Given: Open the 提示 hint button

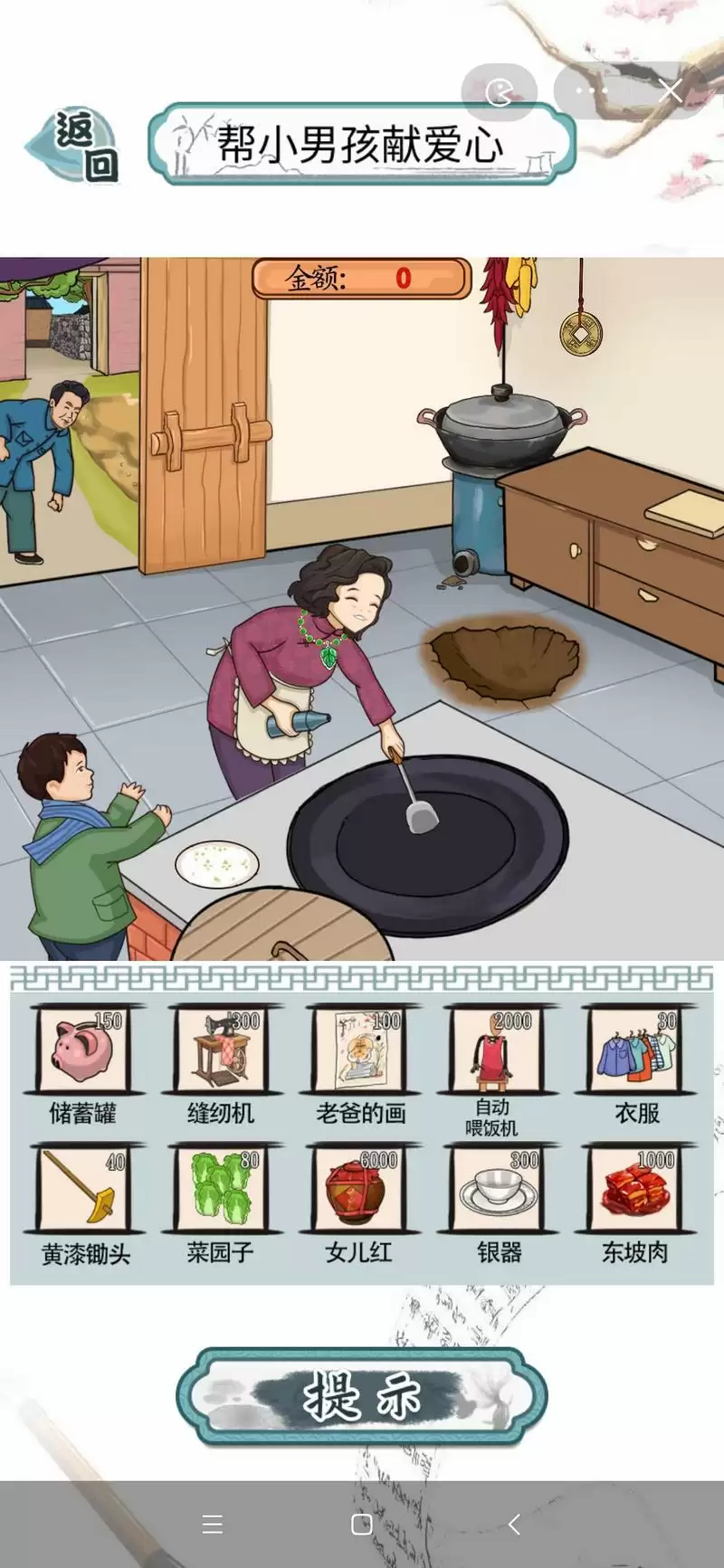Looking at the screenshot, I should (362, 1396).
